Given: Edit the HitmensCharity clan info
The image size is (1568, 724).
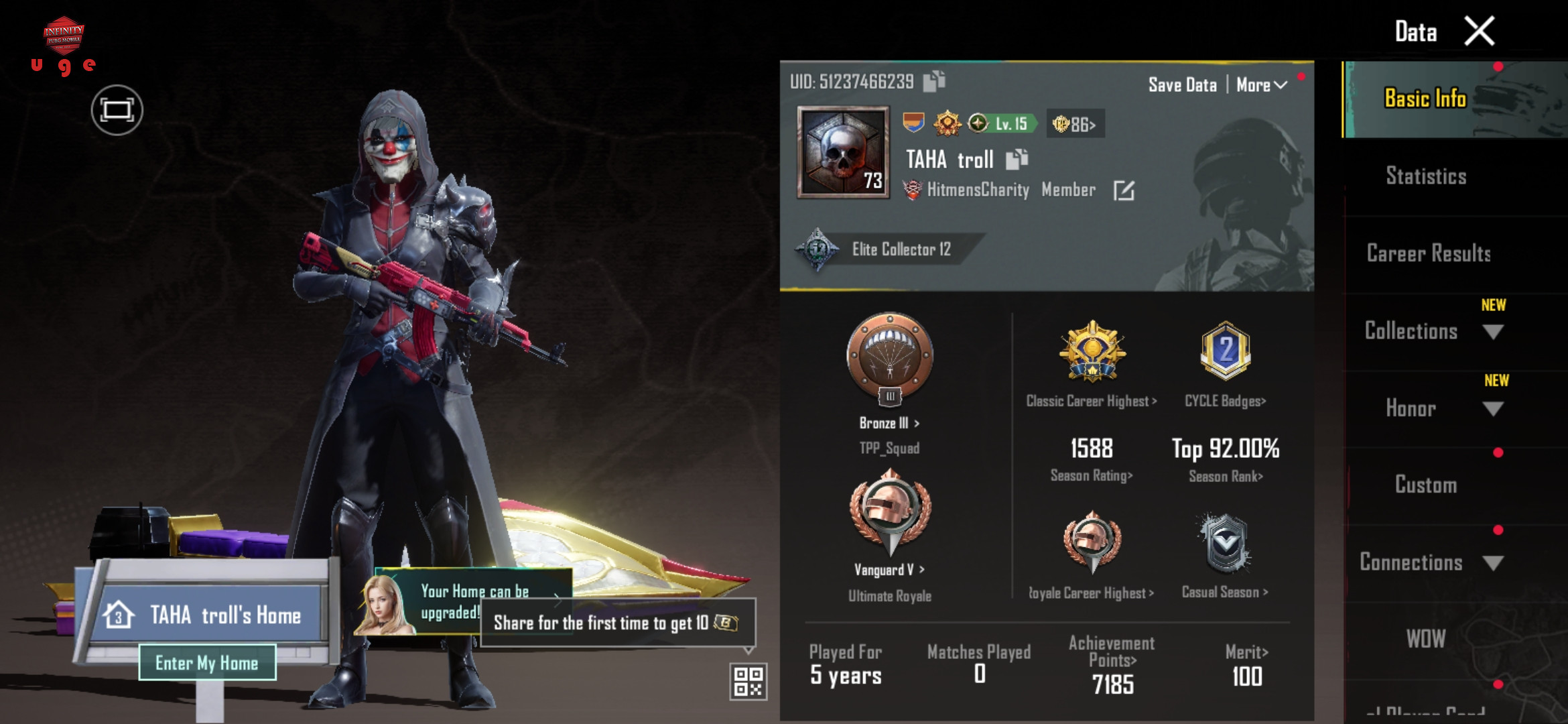Looking at the screenshot, I should point(1124,191).
